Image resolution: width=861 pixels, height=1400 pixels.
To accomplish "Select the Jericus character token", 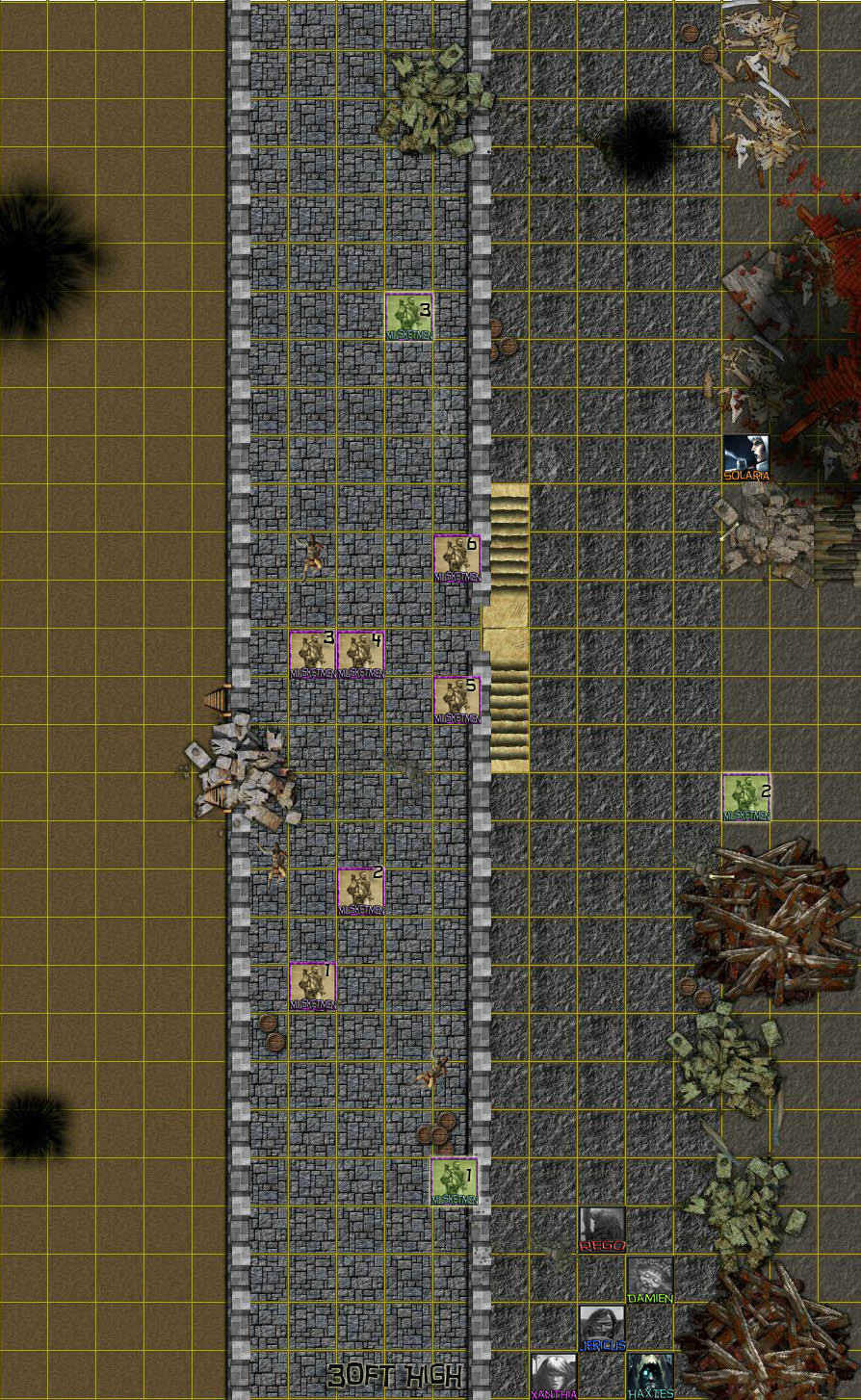I will pos(602,1327).
